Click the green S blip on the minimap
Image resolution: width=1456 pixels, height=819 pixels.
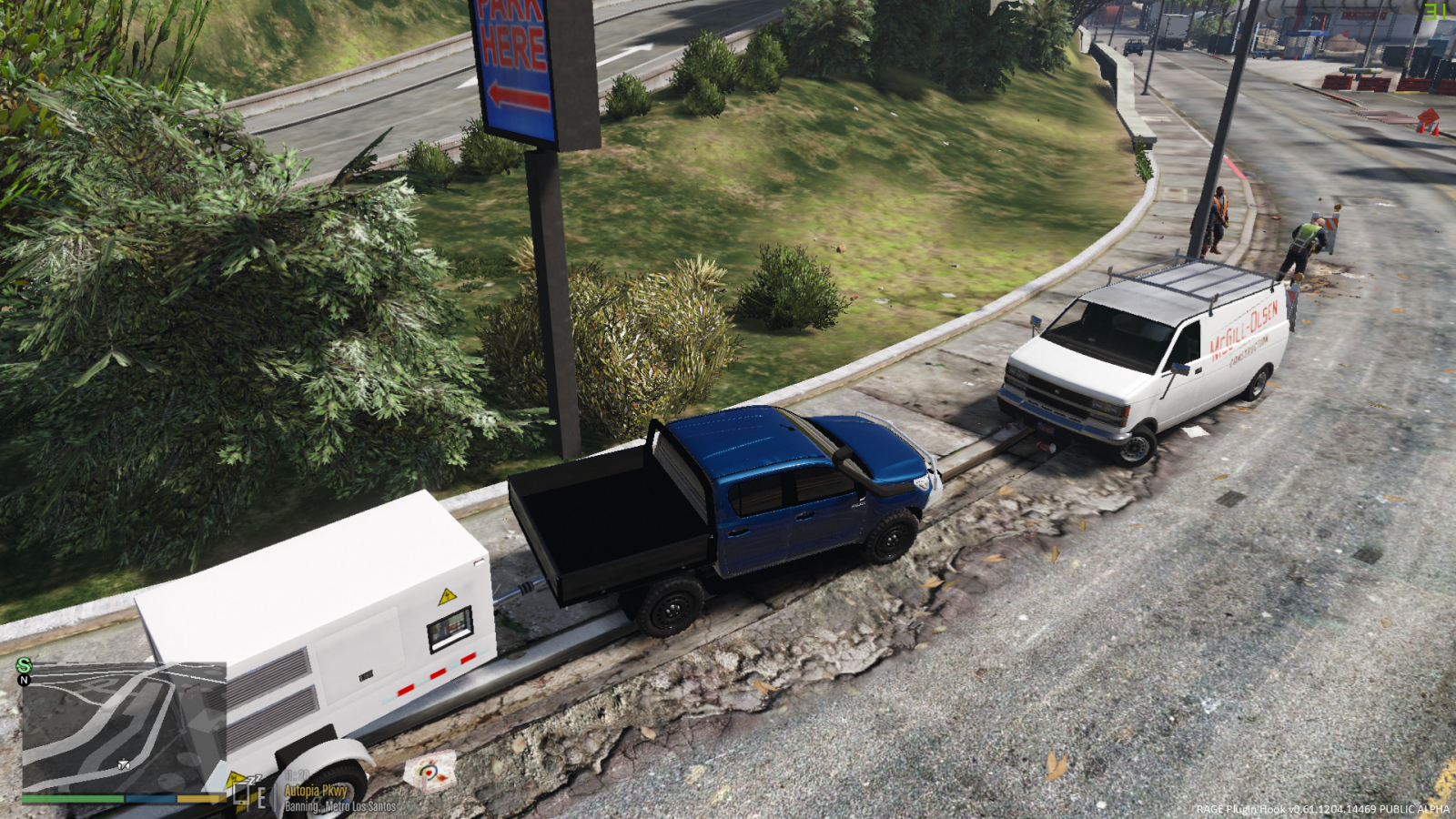[24, 666]
